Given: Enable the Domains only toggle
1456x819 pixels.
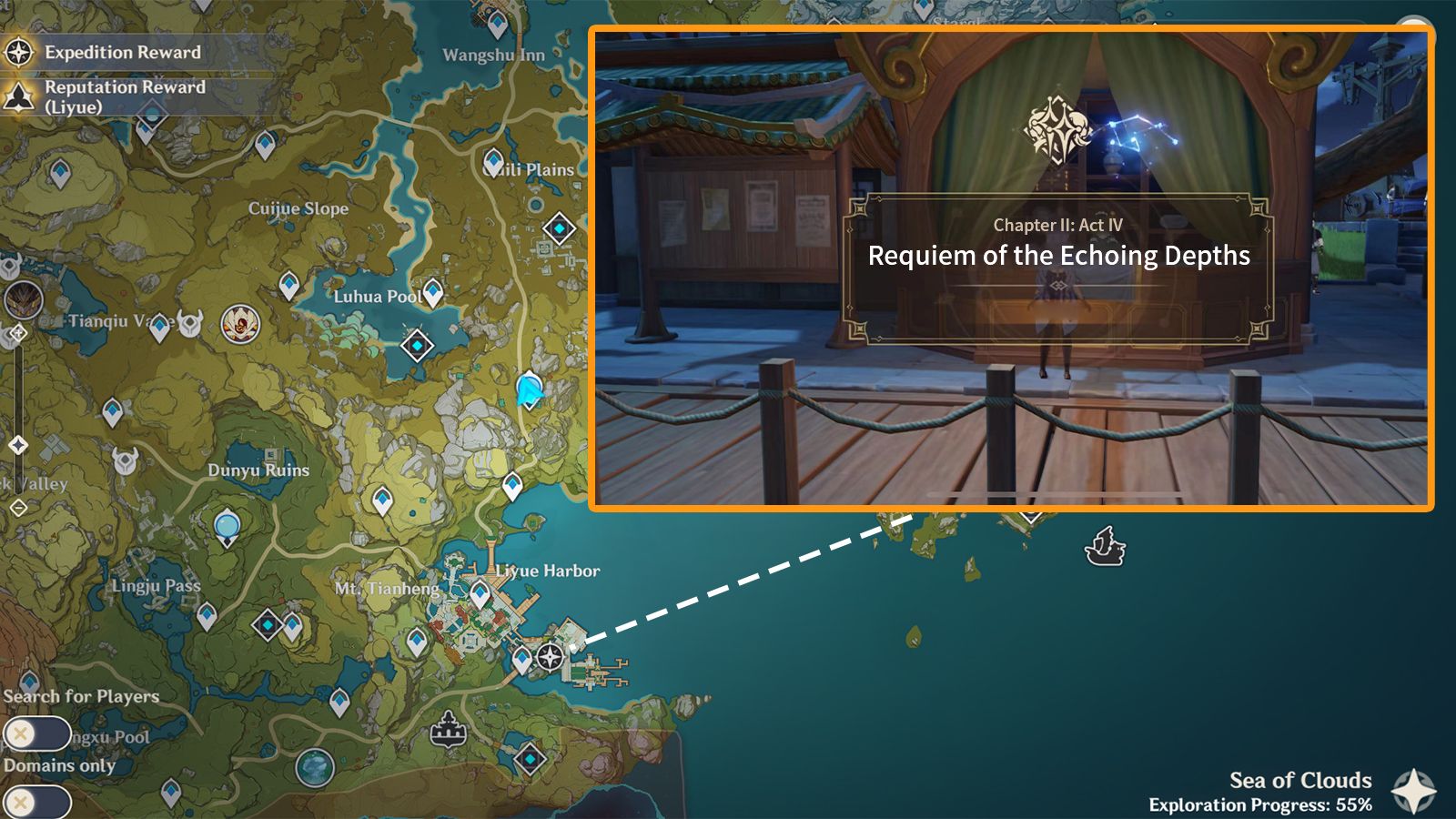Looking at the screenshot, I should [36, 797].
